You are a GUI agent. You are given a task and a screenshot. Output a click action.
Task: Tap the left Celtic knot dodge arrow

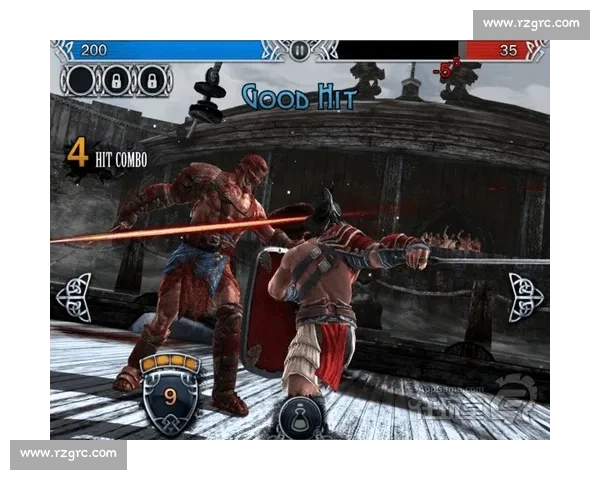[73, 297]
